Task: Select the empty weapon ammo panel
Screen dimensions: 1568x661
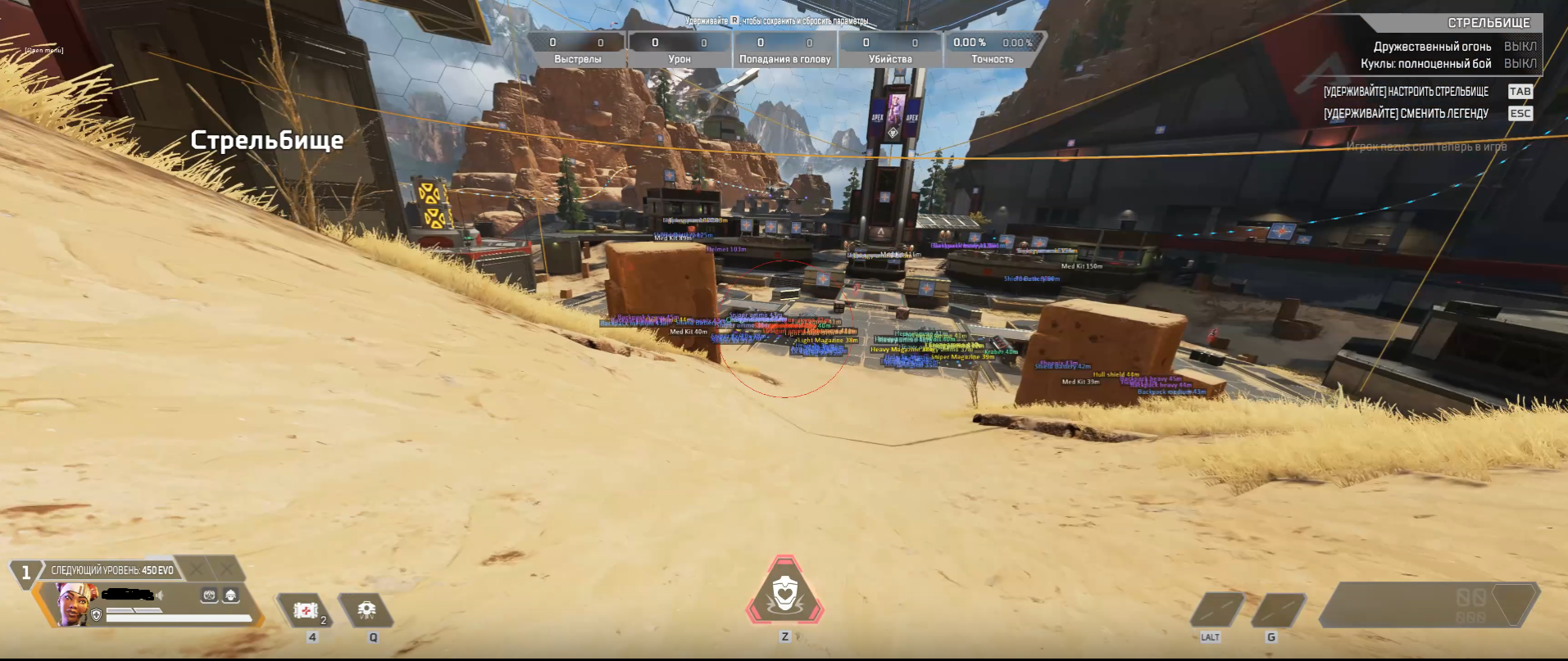Action: tap(1429, 605)
